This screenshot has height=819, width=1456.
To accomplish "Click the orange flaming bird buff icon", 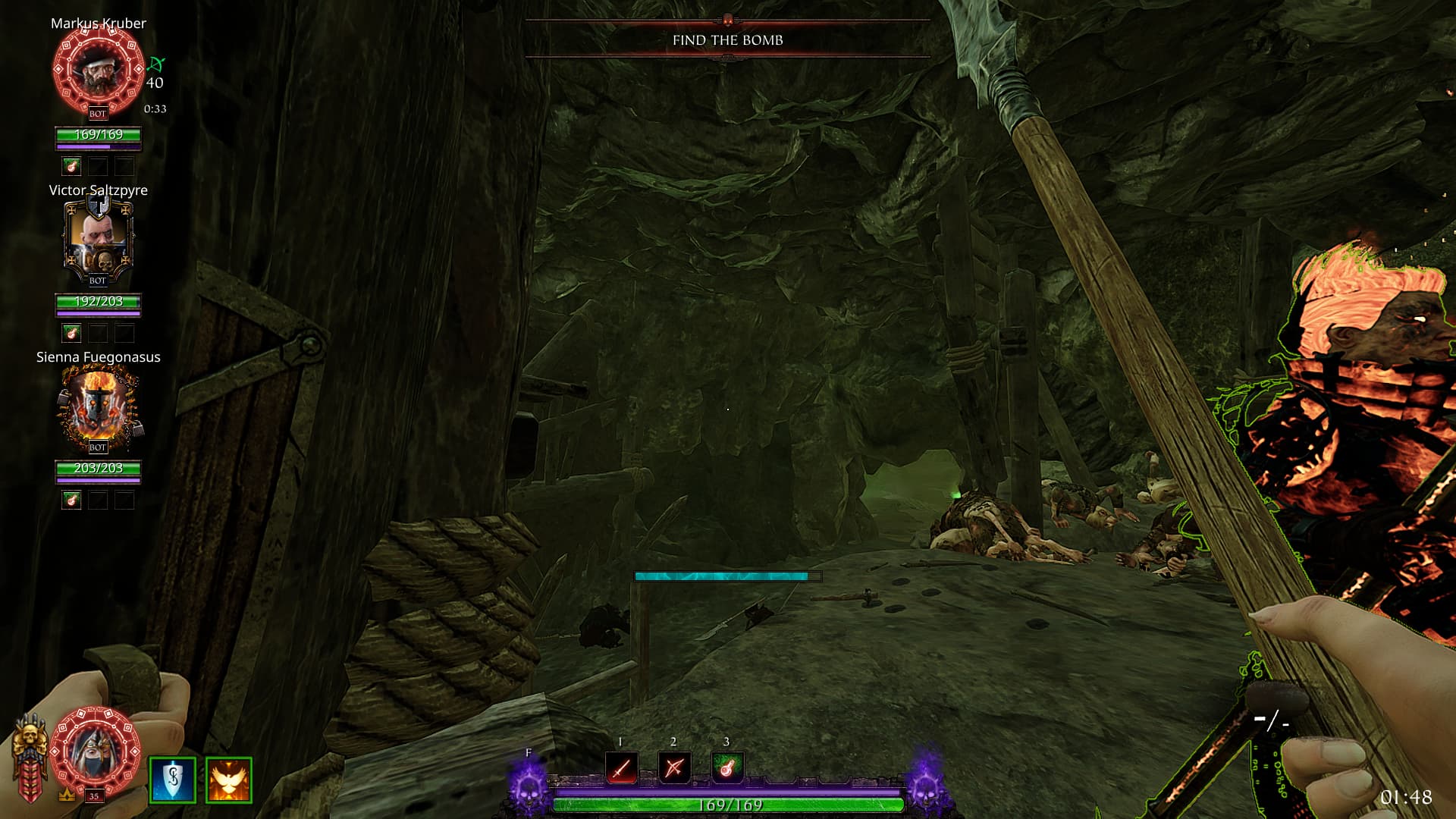I will [x=228, y=780].
